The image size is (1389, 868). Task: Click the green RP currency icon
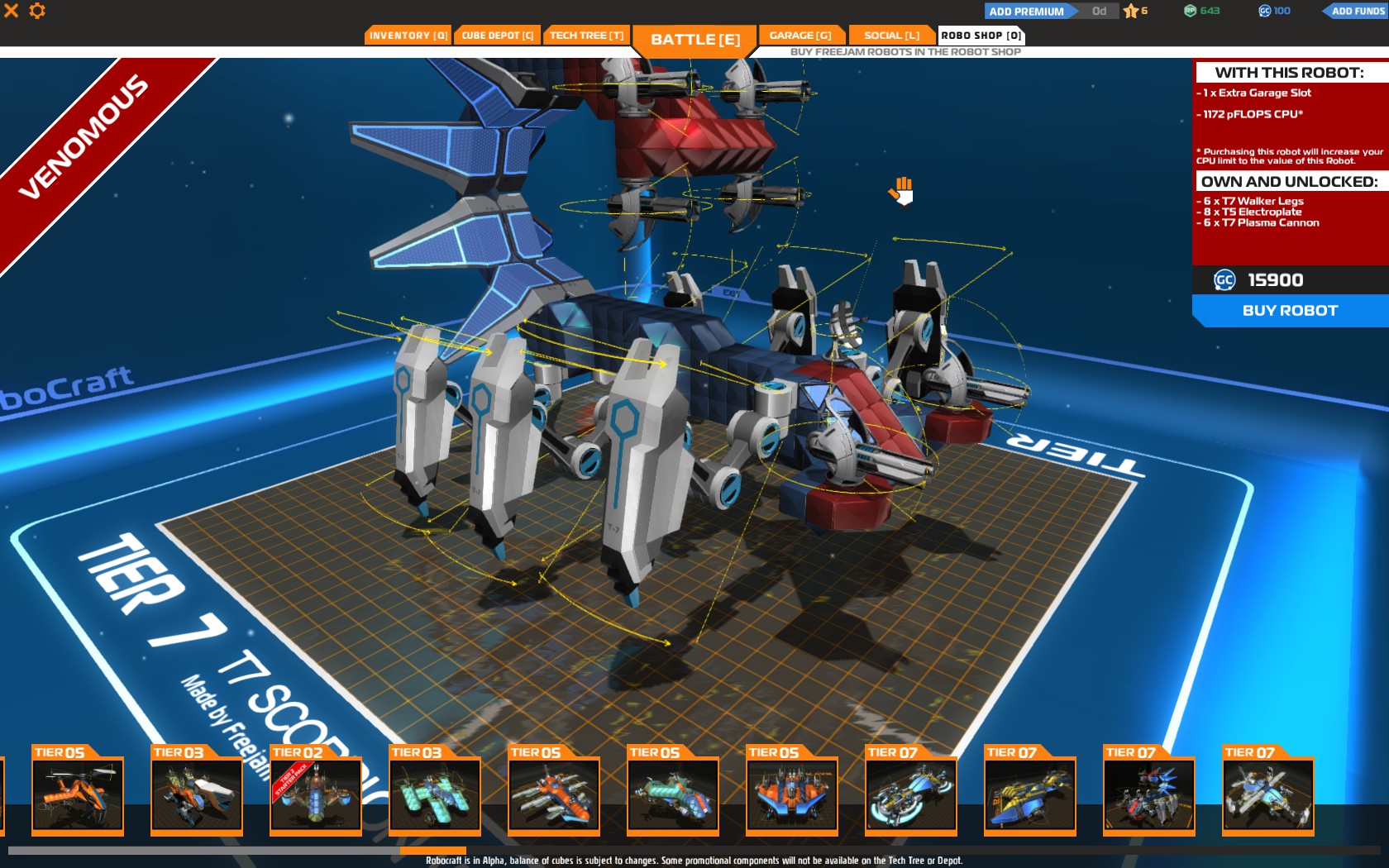(x=1188, y=11)
